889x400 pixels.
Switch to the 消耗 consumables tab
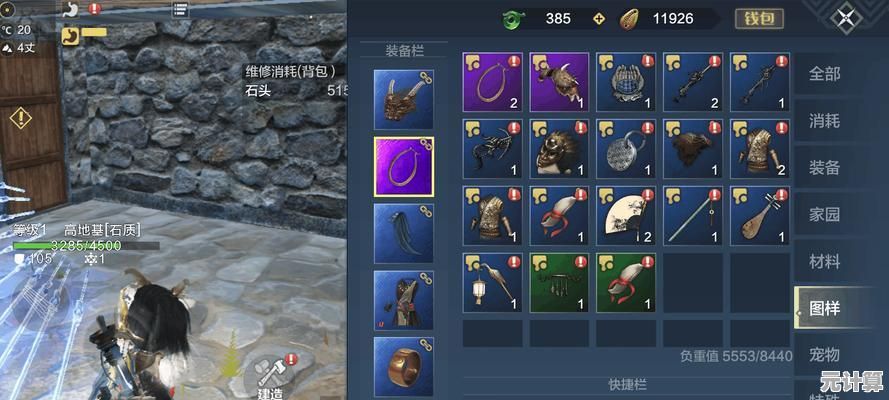coord(824,121)
